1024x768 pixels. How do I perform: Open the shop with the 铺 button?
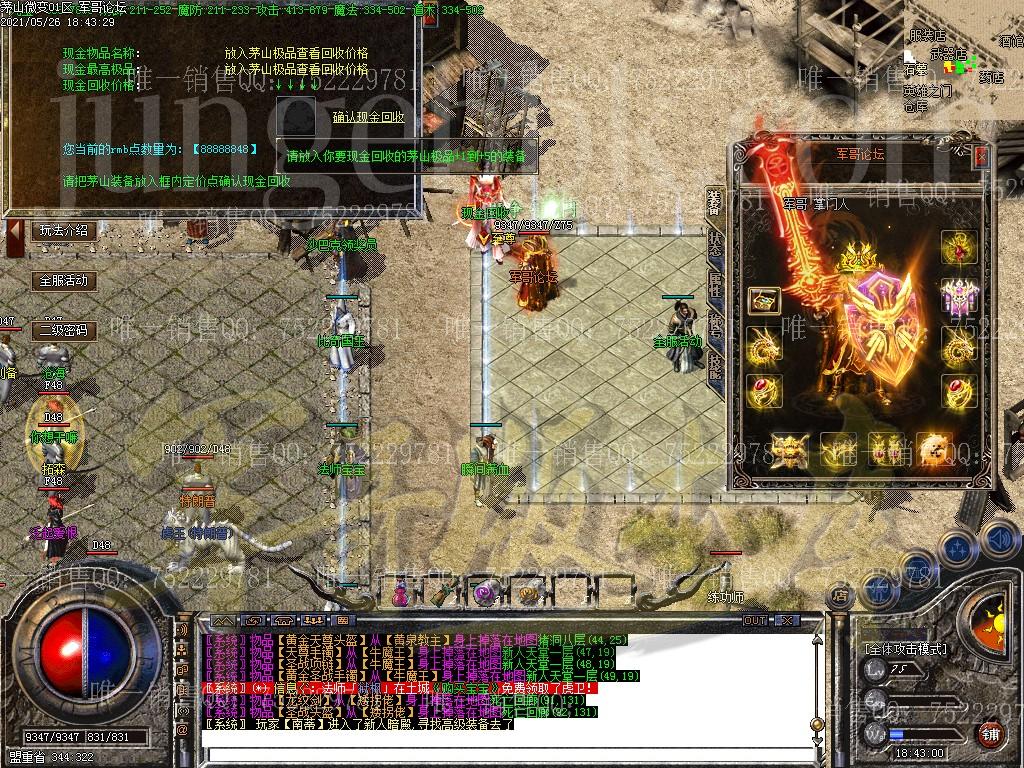(990, 735)
